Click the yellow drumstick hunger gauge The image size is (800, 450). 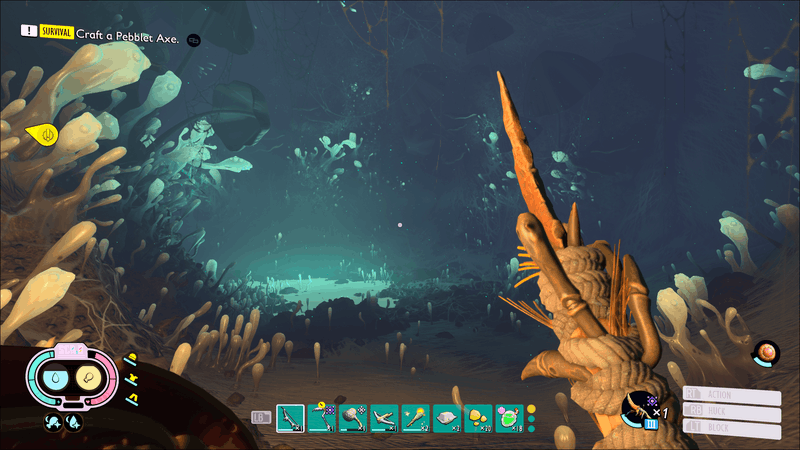(86, 378)
